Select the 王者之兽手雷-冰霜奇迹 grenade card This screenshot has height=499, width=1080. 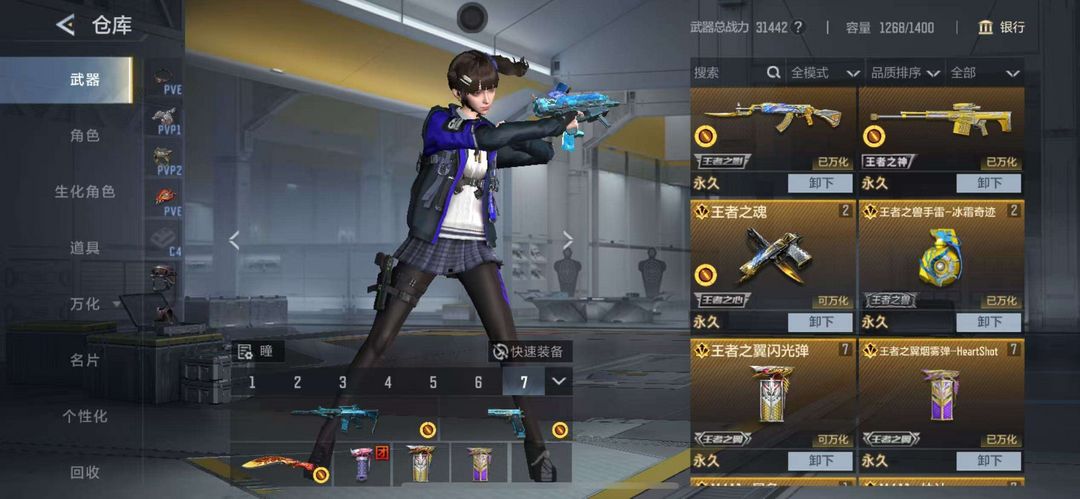point(941,257)
